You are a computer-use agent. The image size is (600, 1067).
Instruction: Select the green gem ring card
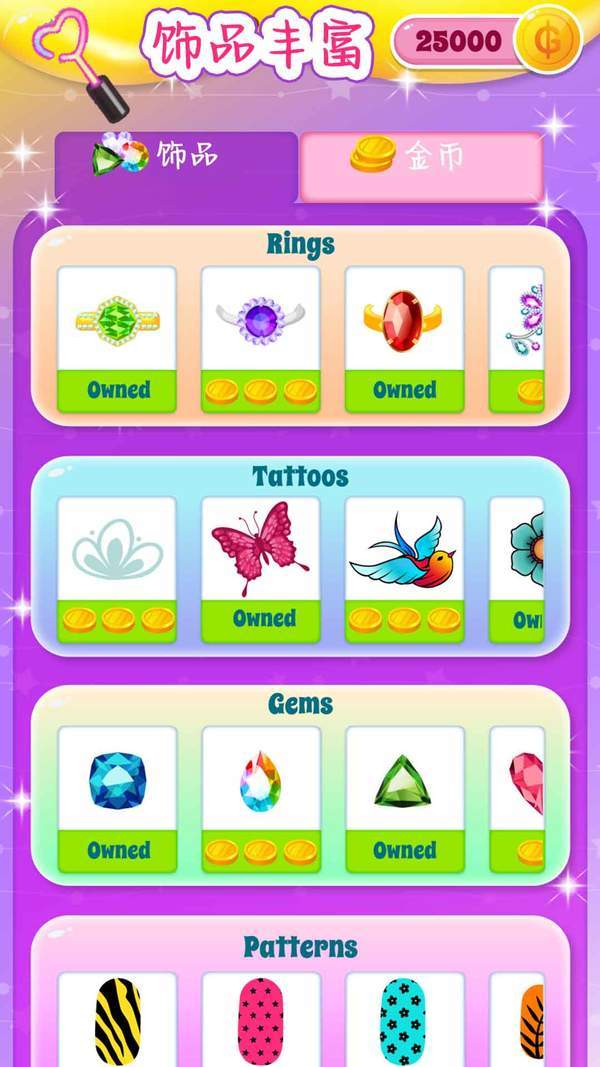click(x=117, y=338)
